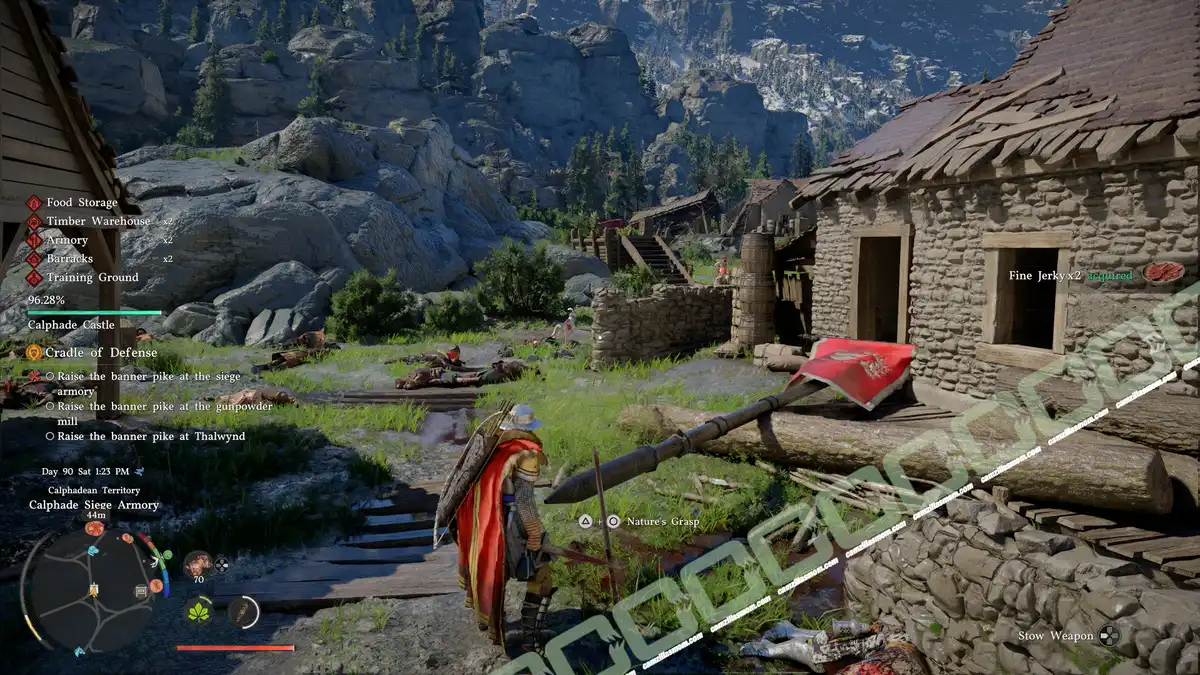Select the Thalwynd banner pike objective

(150, 436)
